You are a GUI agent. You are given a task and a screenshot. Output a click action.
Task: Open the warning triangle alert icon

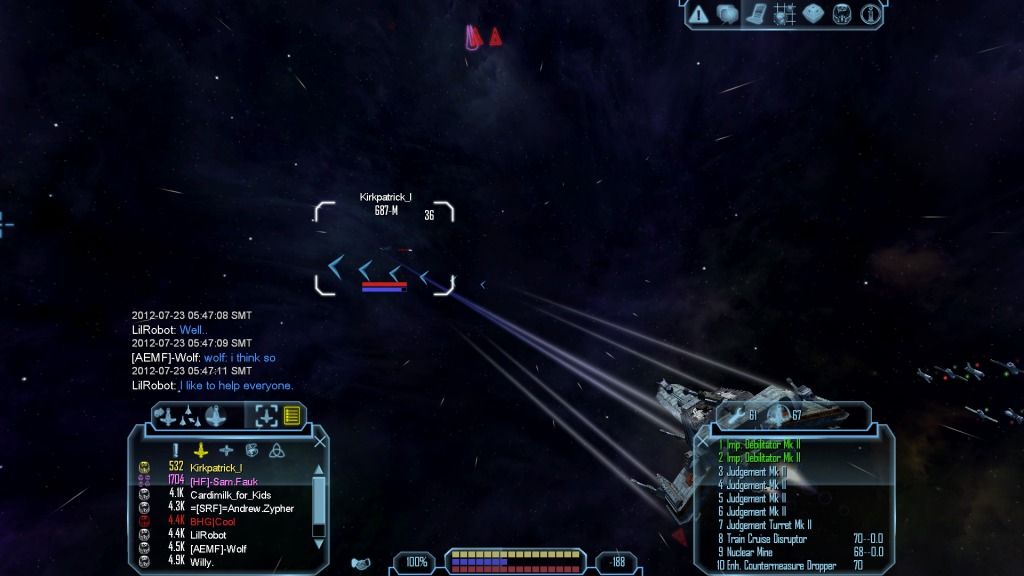click(x=698, y=14)
